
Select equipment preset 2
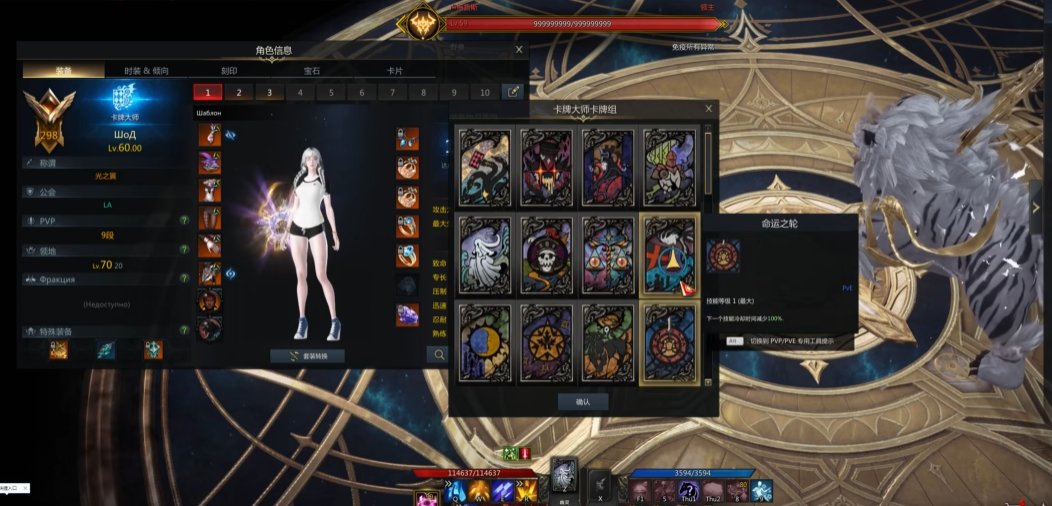coord(238,92)
